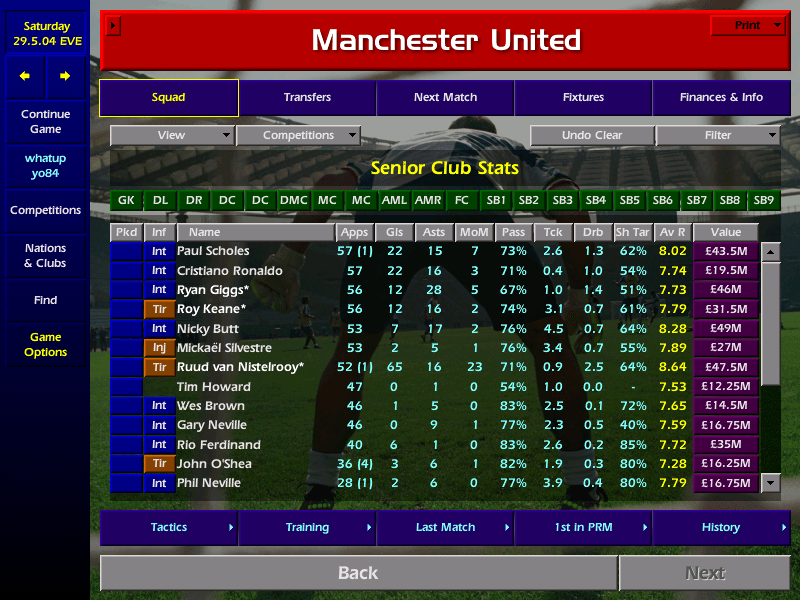The height and width of the screenshot is (600, 800).
Task: Switch to the Transfers tab
Action: tap(307, 98)
